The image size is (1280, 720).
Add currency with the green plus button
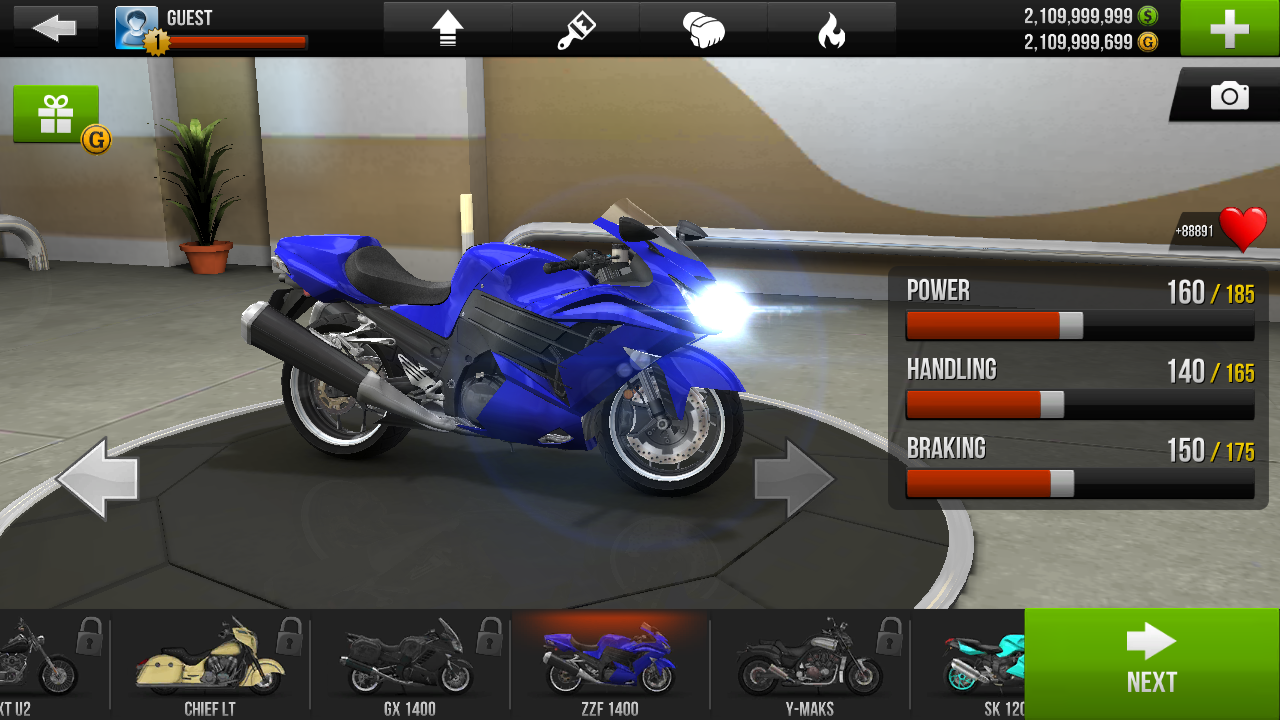pyautogui.click(x=1229, y=28)
